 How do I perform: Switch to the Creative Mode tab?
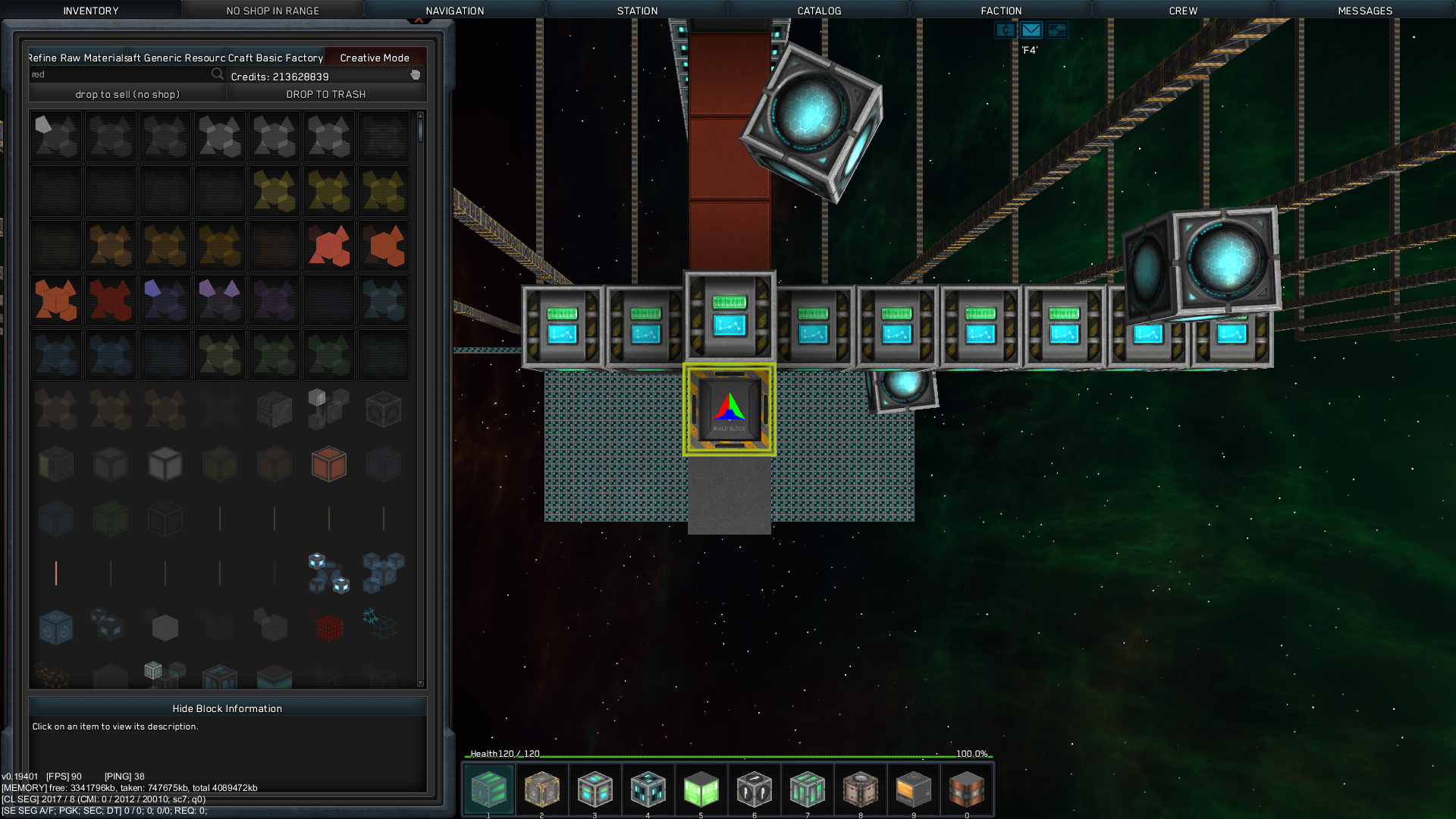tap(375, 58)
